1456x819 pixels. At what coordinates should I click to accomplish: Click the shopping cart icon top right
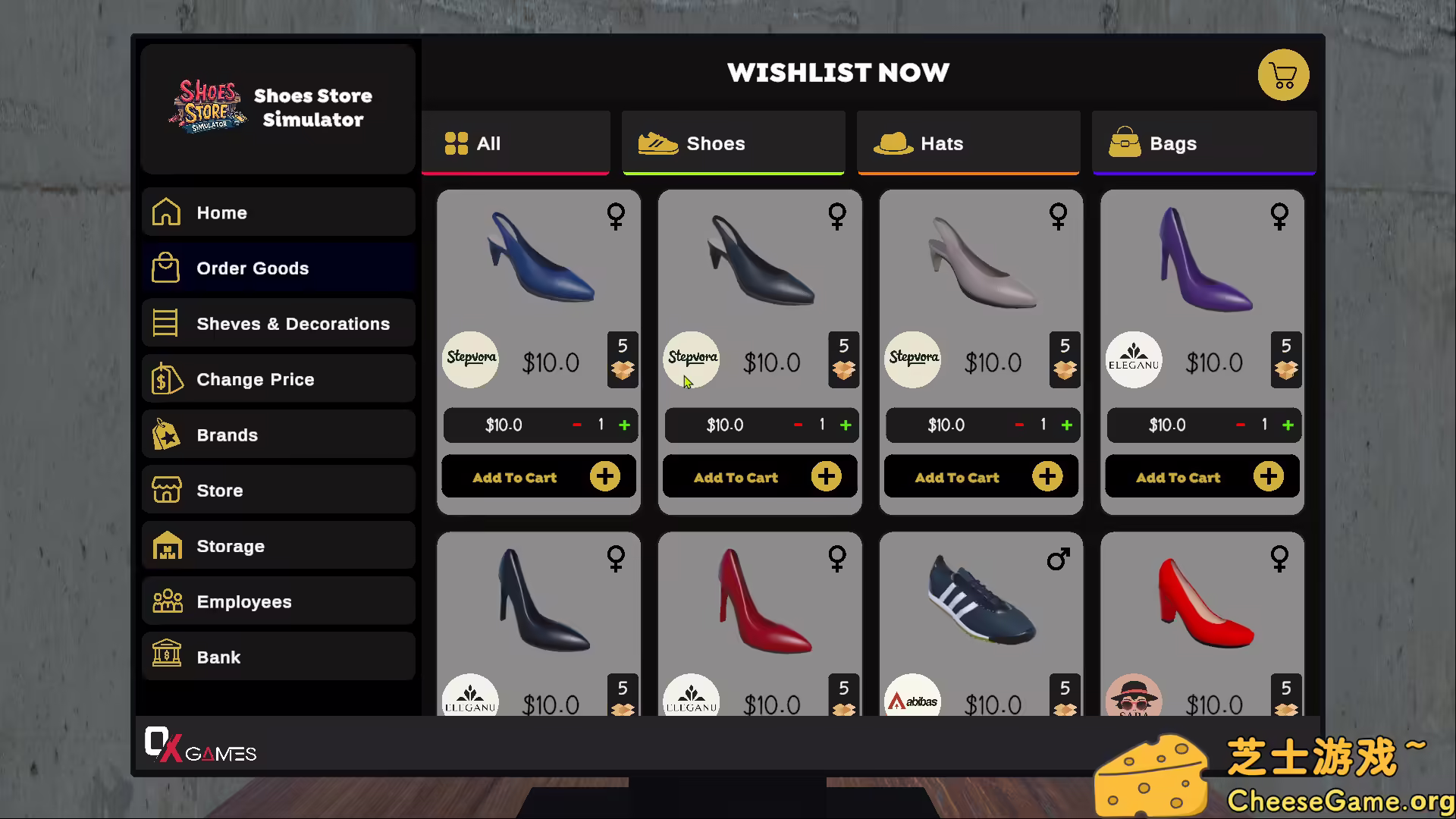point(1284,75)
